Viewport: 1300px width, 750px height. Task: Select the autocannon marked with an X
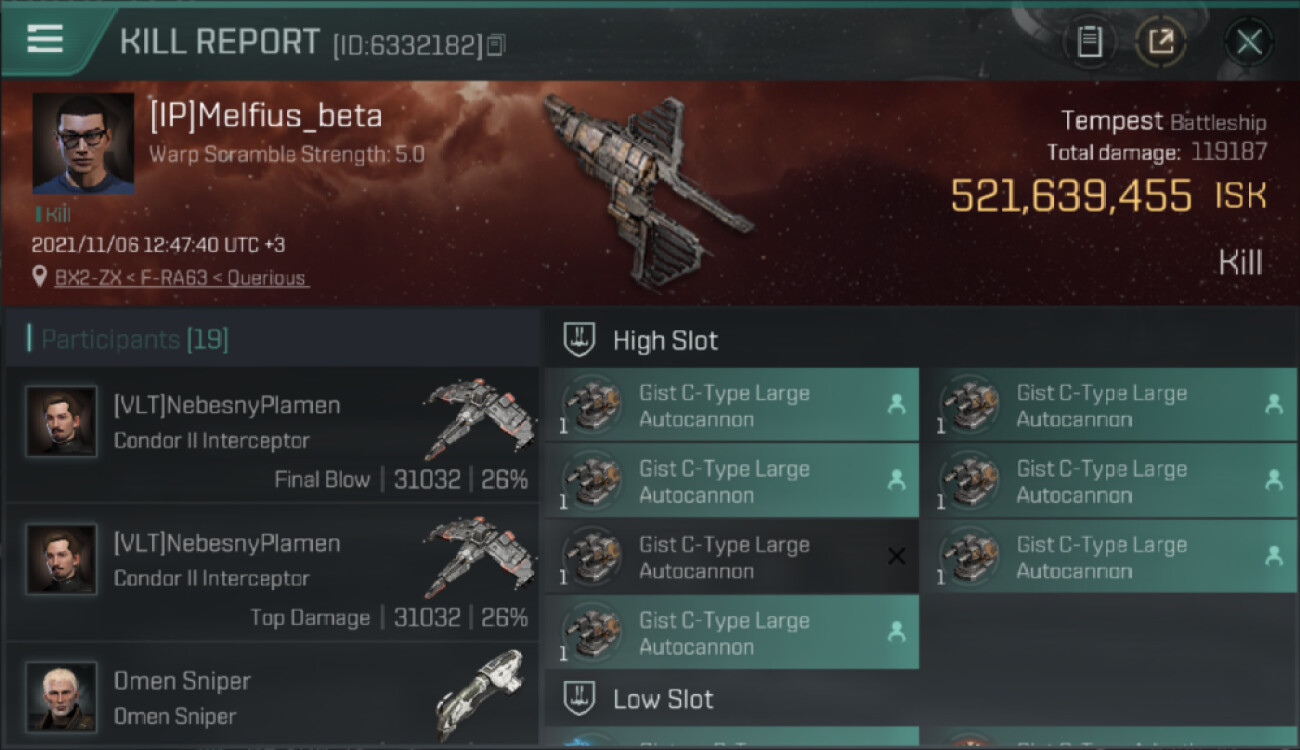pyautogui.click(x=730, y=557)
